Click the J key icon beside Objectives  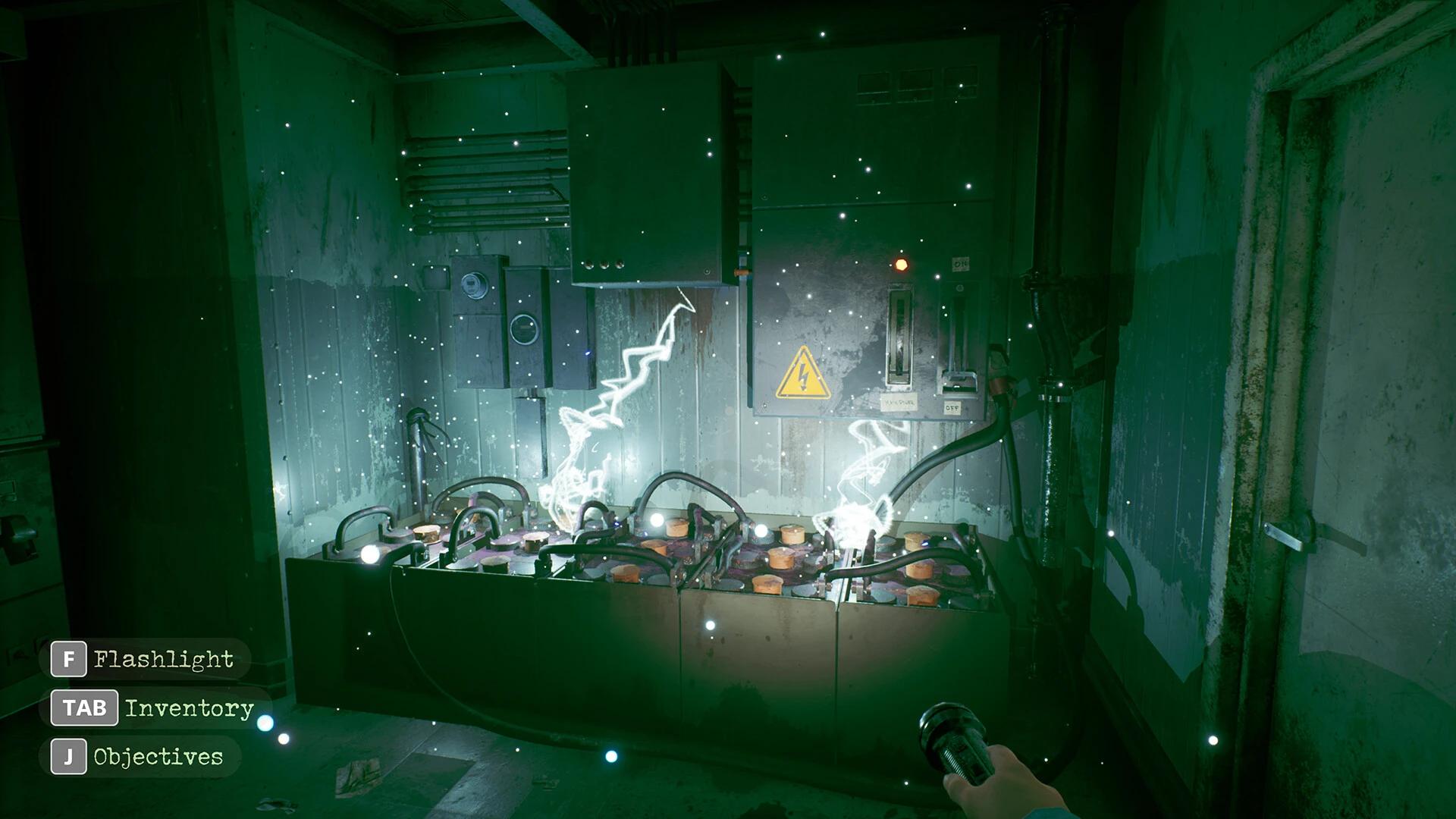70,756
